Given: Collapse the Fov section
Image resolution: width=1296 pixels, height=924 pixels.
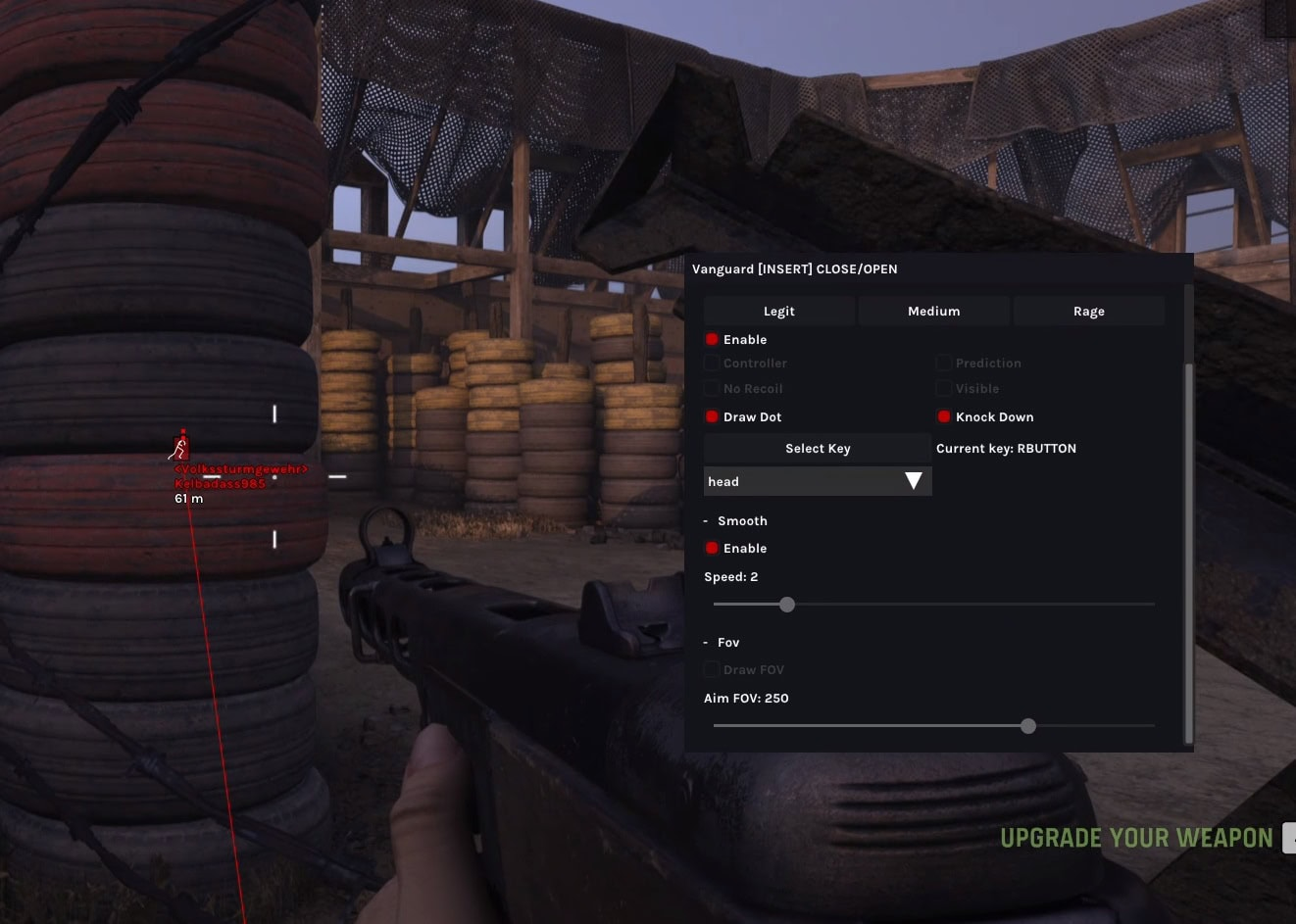Looking at the screenshot, I should (x=706, y=642).
